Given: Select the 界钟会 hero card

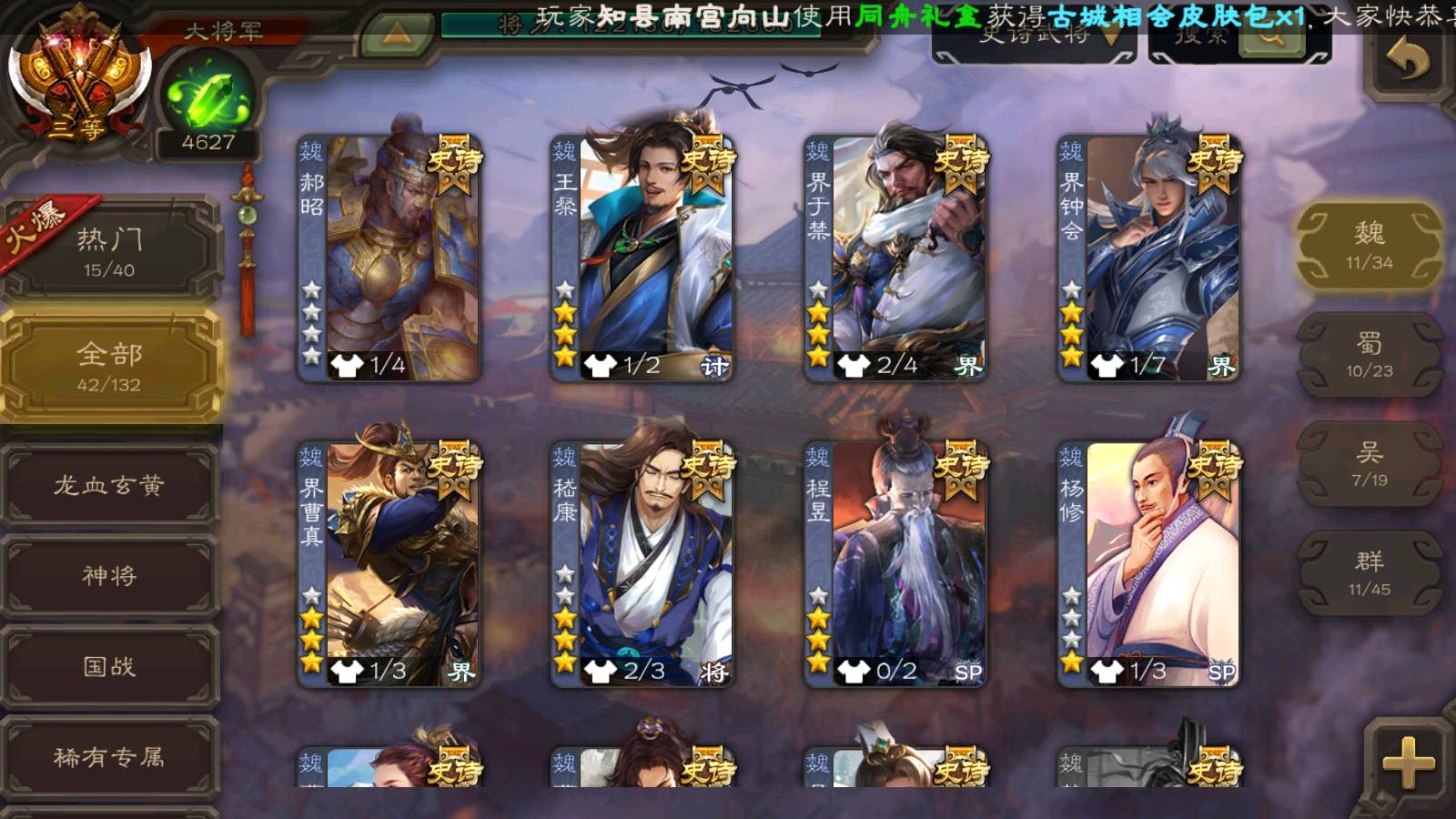Looking at the screenshot, I should 1148,258.
